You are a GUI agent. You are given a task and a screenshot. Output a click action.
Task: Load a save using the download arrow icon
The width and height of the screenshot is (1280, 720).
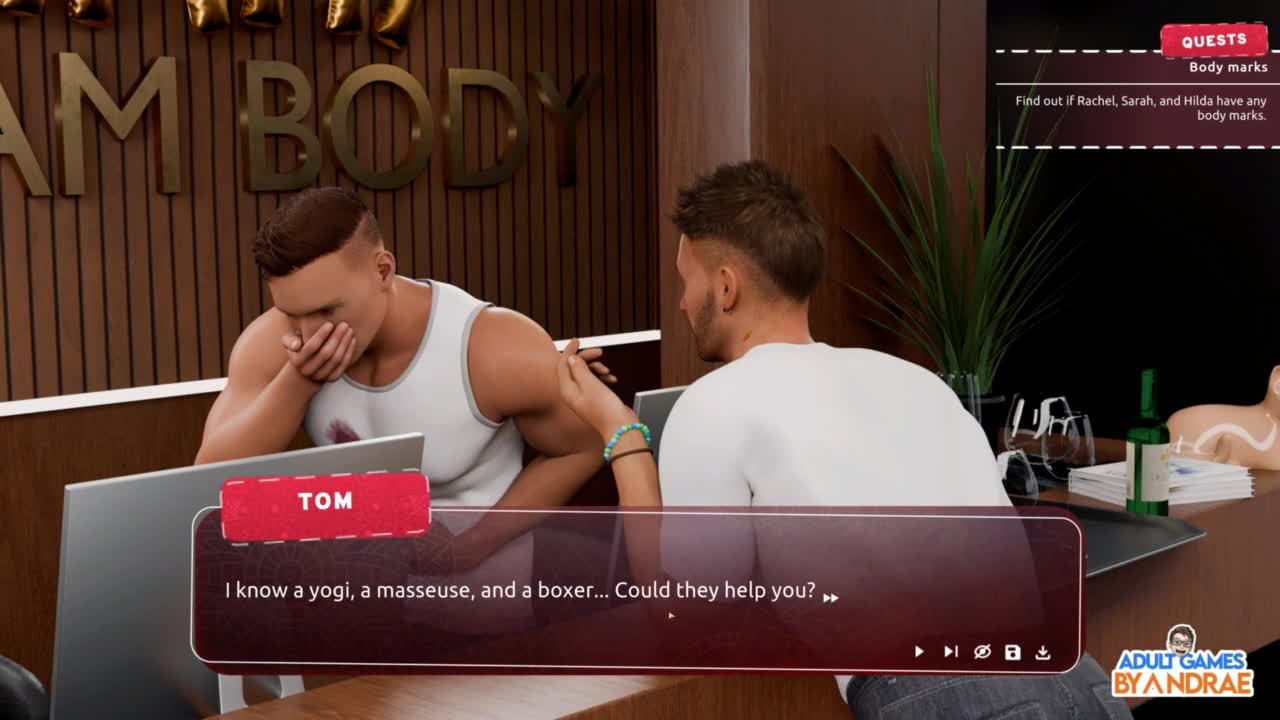tap(1043, 652)
